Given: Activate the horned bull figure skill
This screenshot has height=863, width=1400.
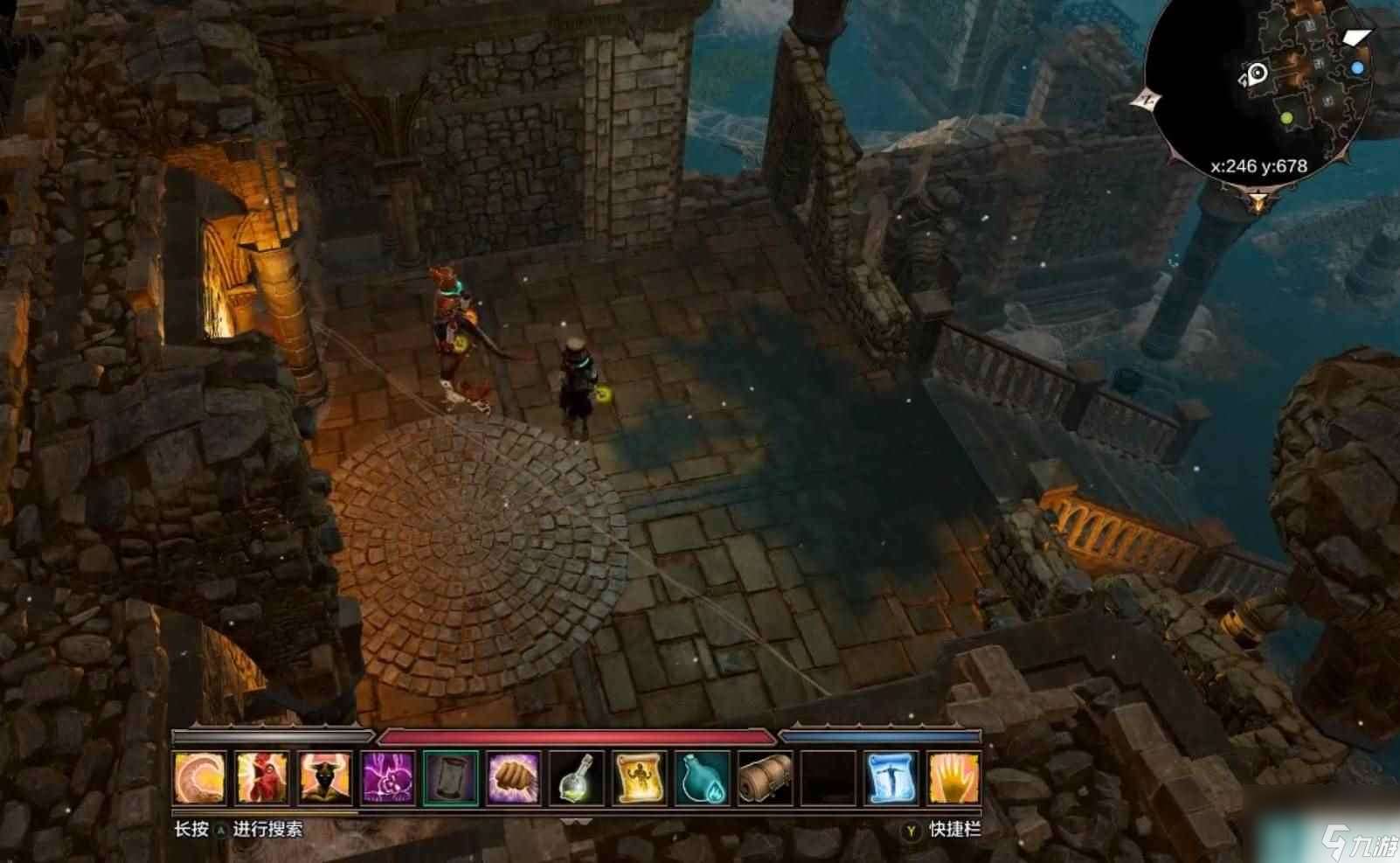Looking at the screenshot, I should coord(325,777).
